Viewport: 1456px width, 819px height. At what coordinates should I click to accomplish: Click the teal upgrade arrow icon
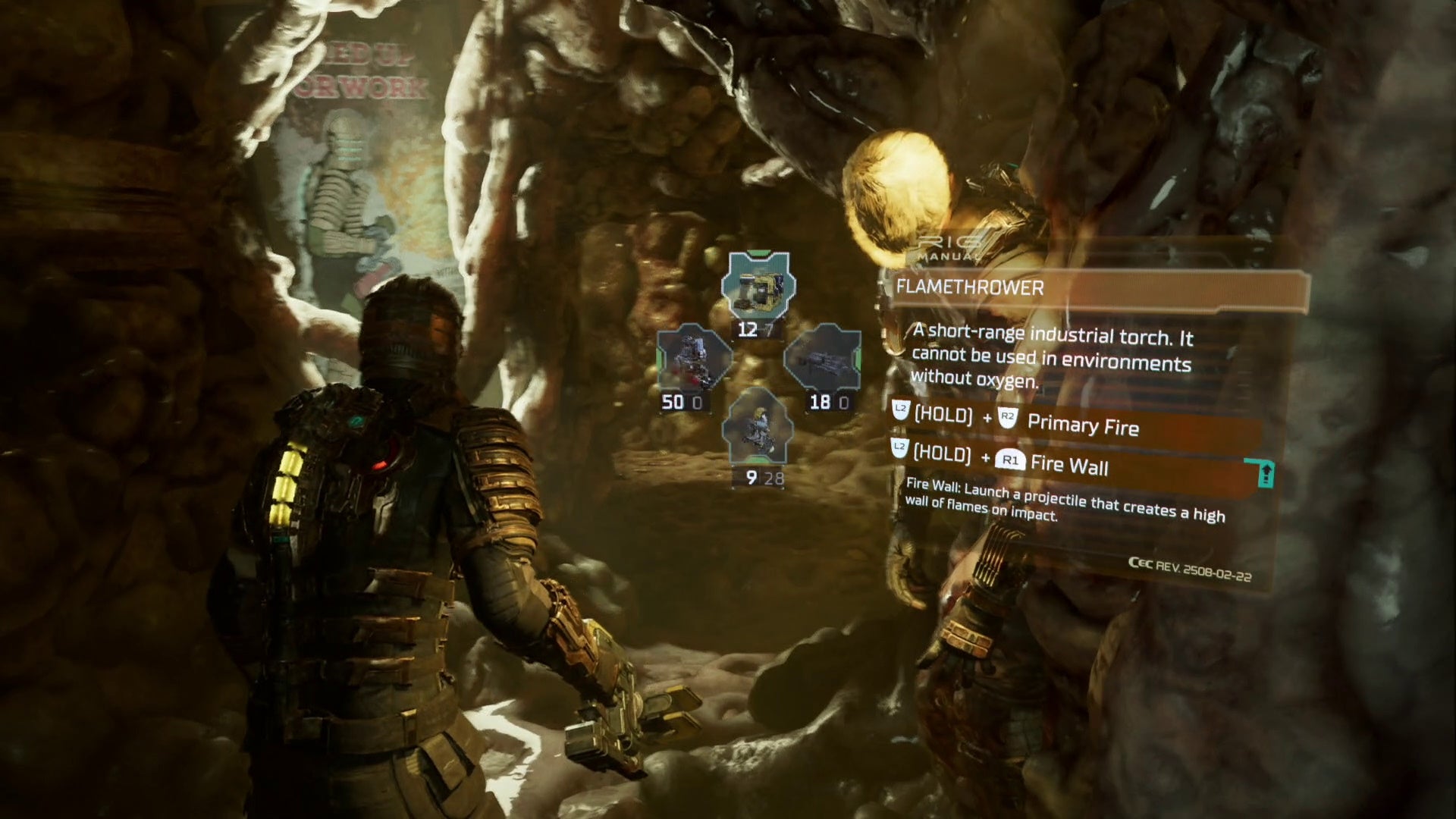1265,474
